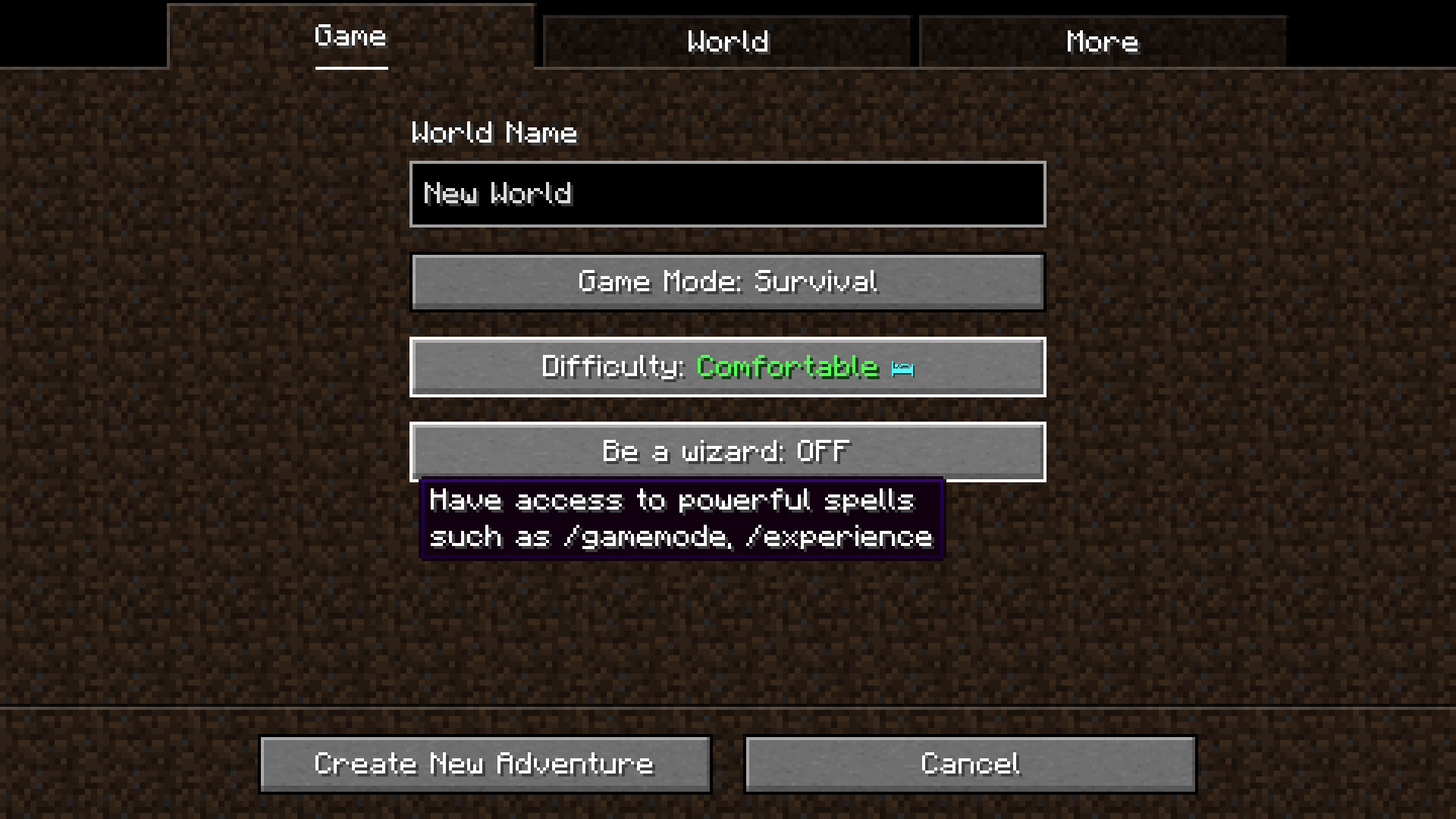Click the World Name text field
Image resolution: width=1456 pixels, height=819 pixels.
click(727, 194)
